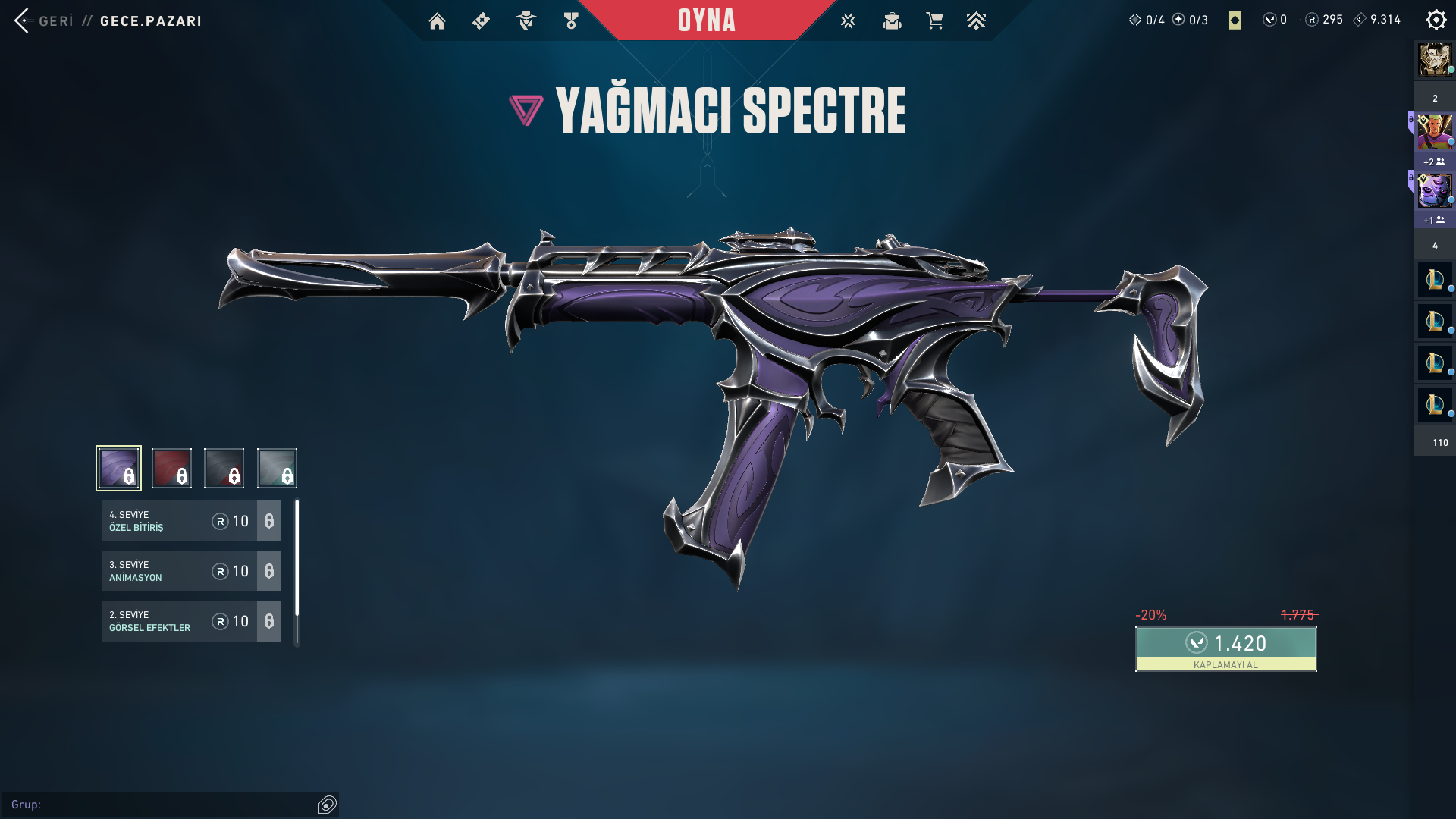Open the settings gear icon
This screenshot has width=1456, height=819.
click(1436, 20)
